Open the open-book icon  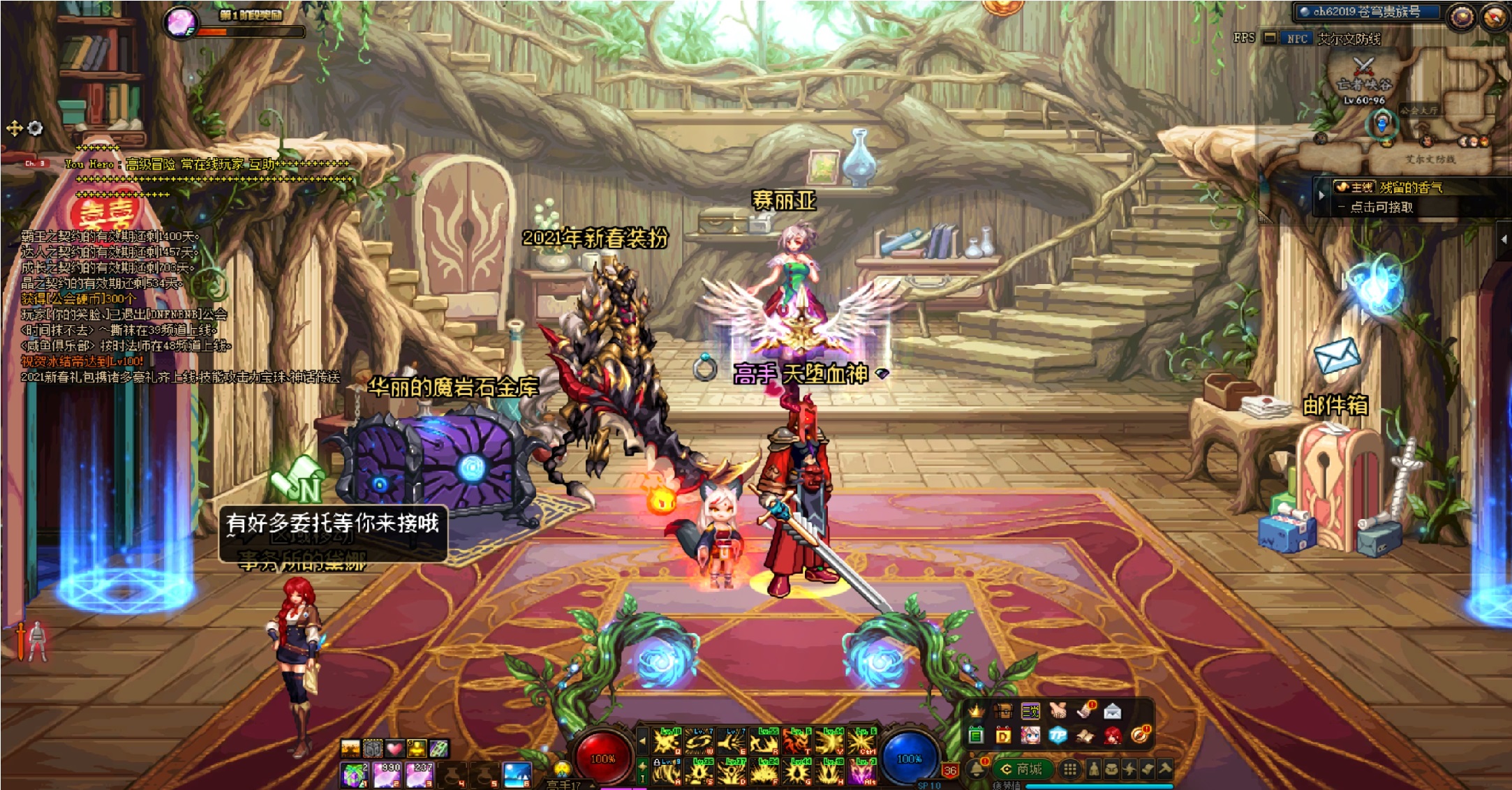[1085, 736]
